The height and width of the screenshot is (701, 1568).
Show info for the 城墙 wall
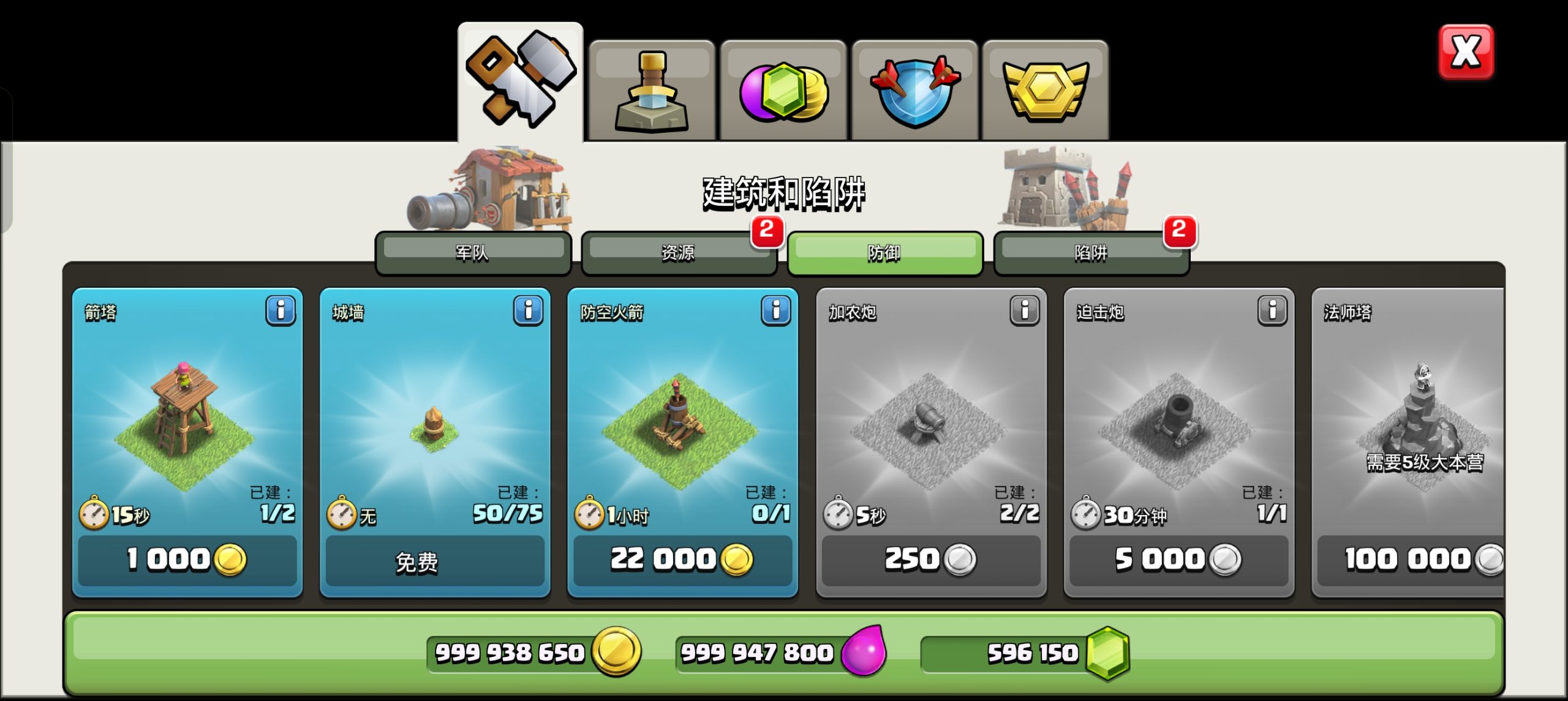pos(529,310)
